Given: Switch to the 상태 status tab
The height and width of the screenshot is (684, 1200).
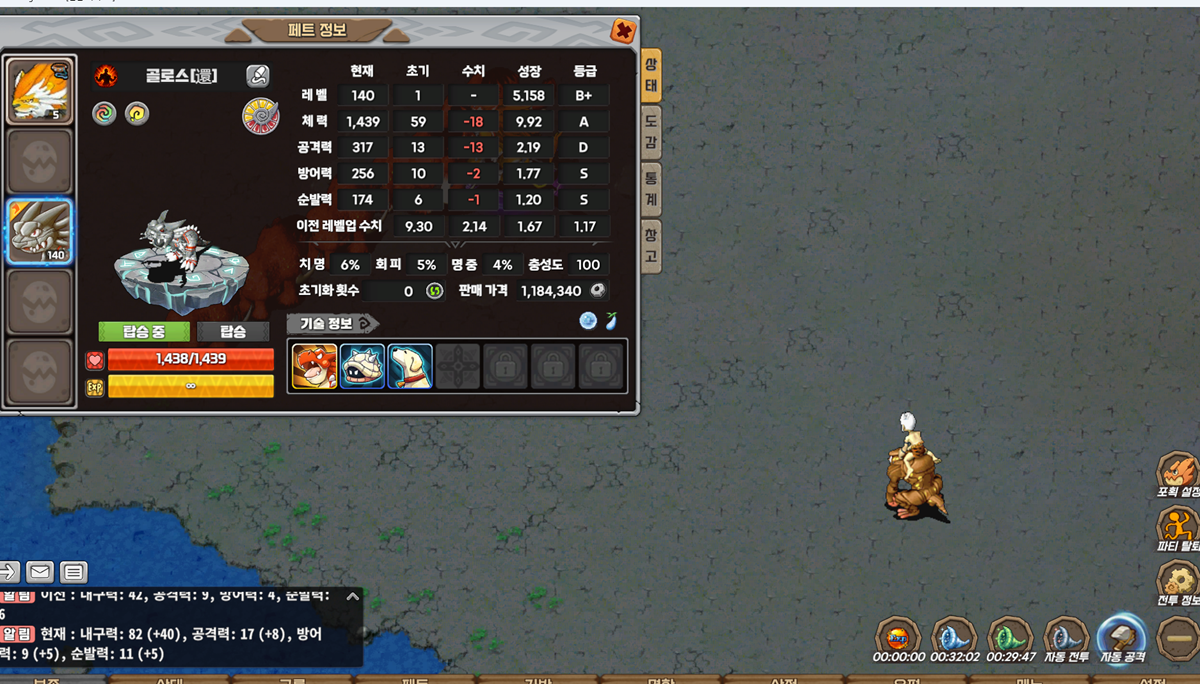Looking at the screenshot, I should point(651,75).
